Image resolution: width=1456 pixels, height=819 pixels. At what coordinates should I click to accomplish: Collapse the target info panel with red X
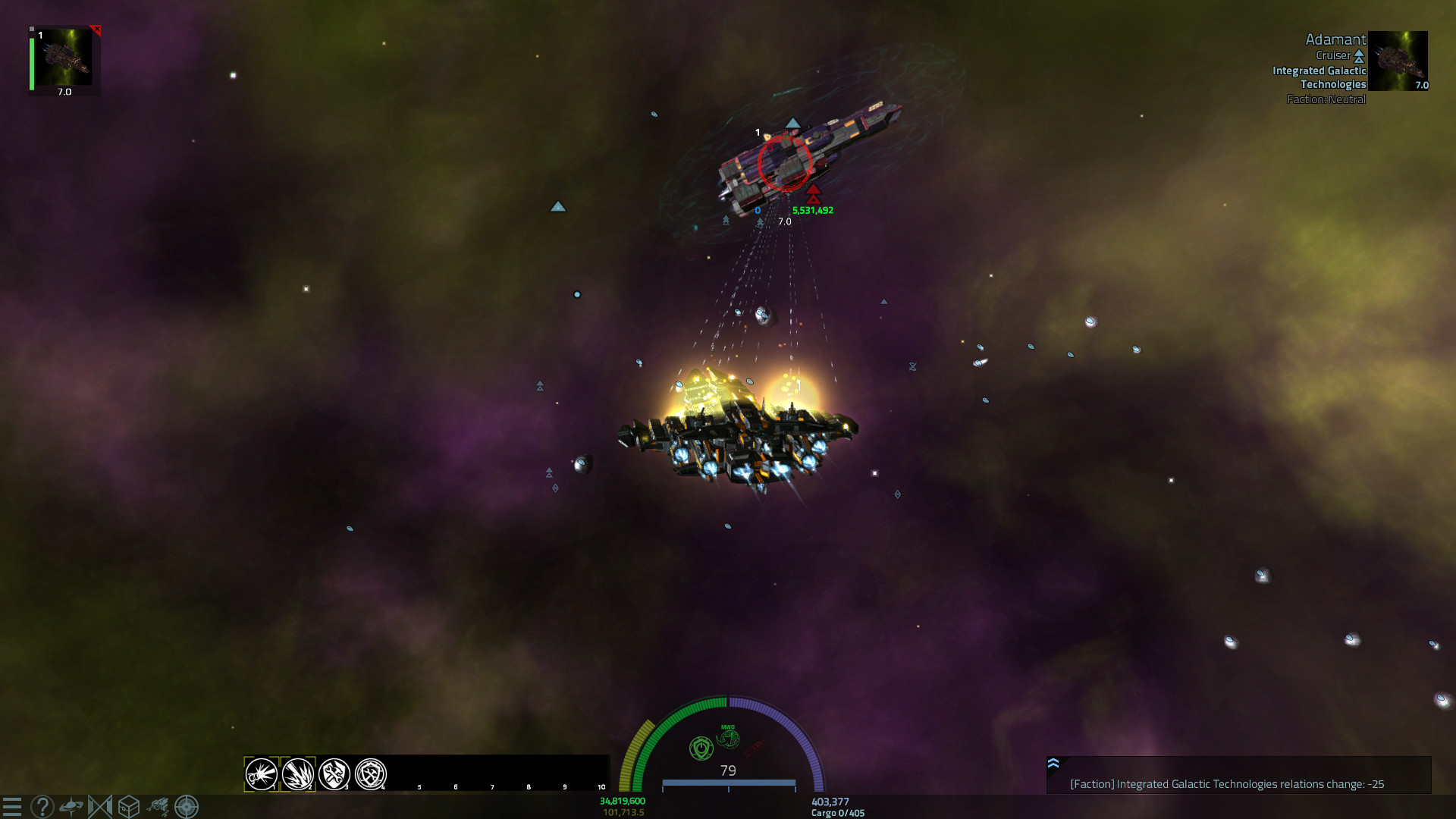96,28
